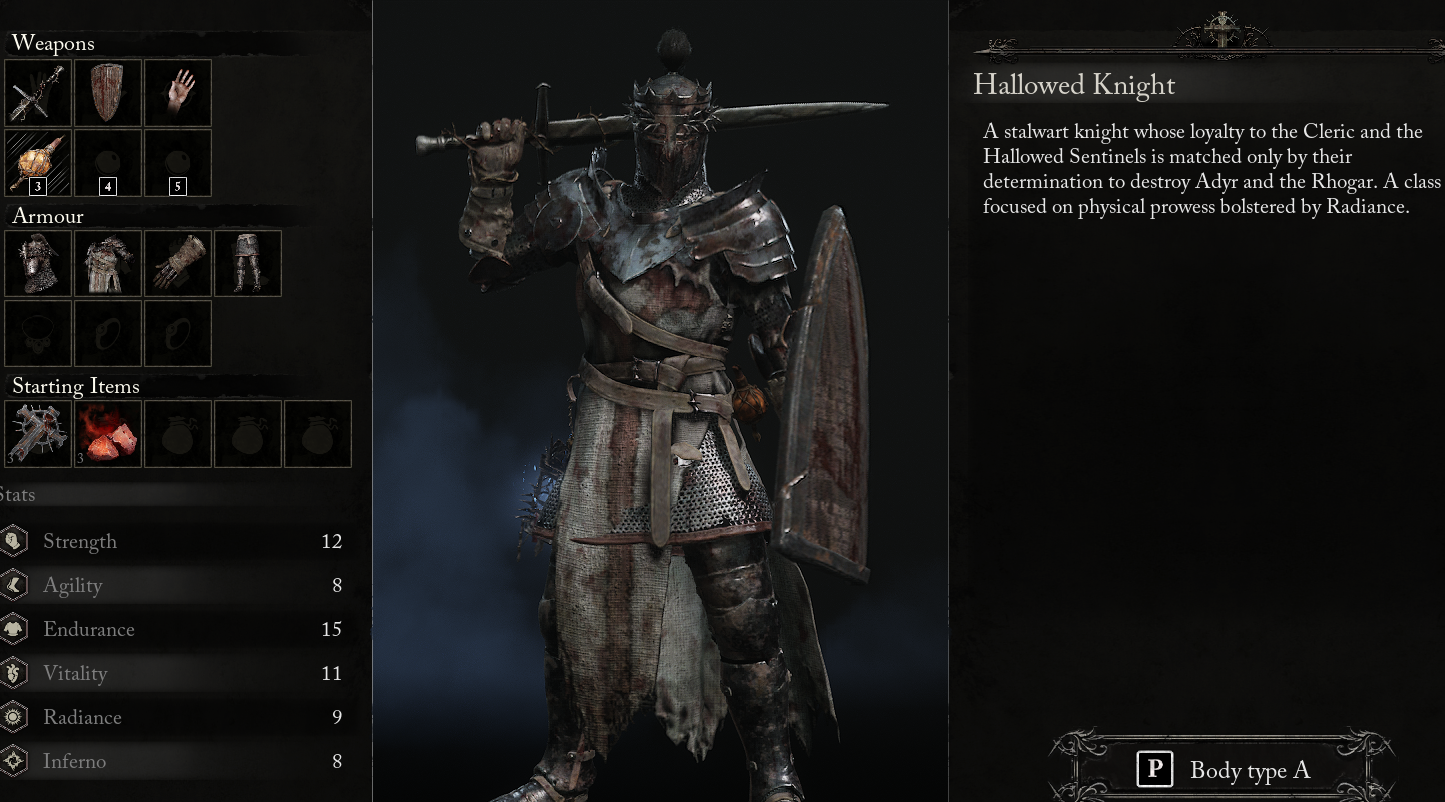Click empty weapon slot 5

[x=177, y=162]
